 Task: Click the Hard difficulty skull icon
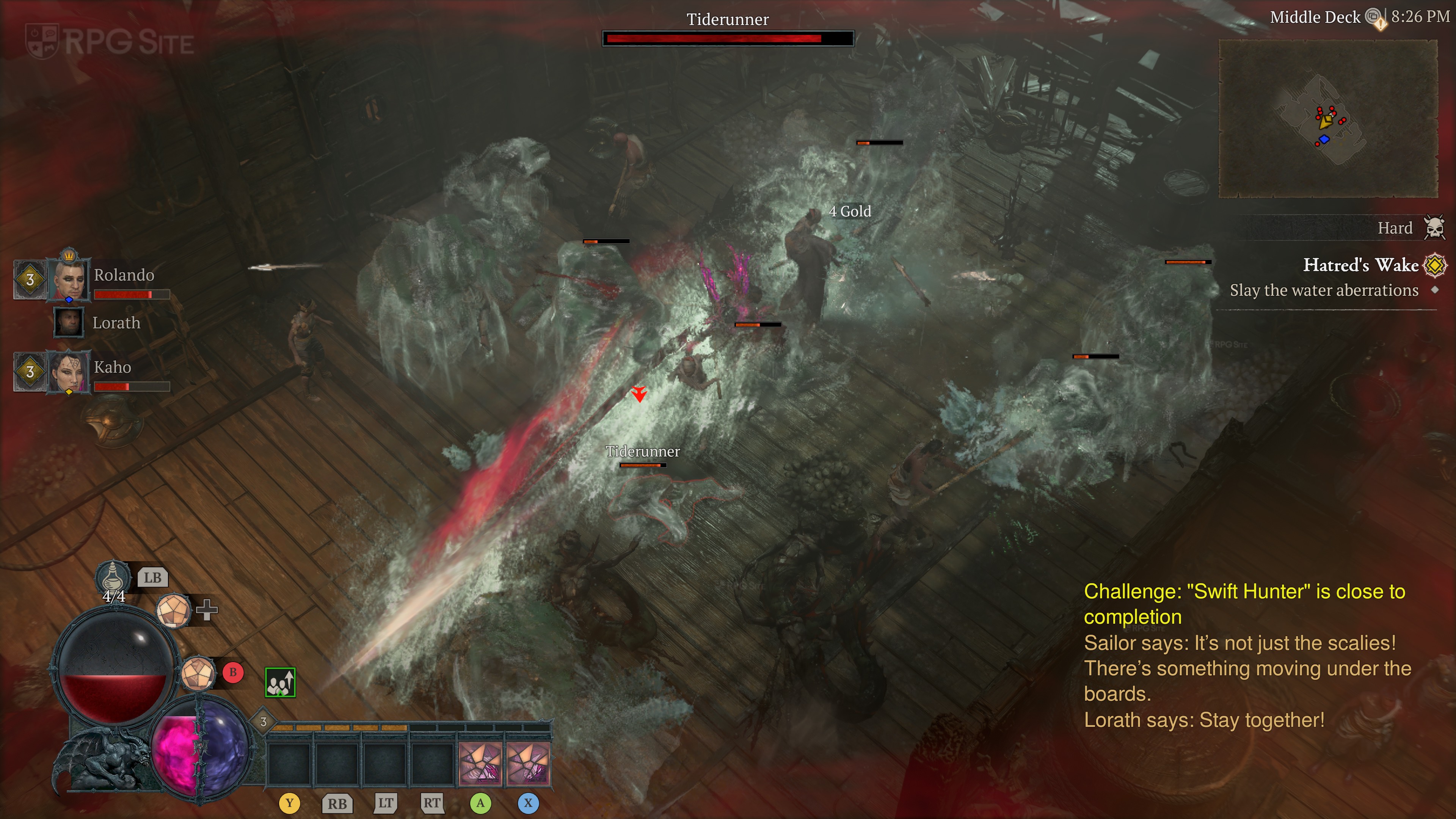pos(1434,228)
